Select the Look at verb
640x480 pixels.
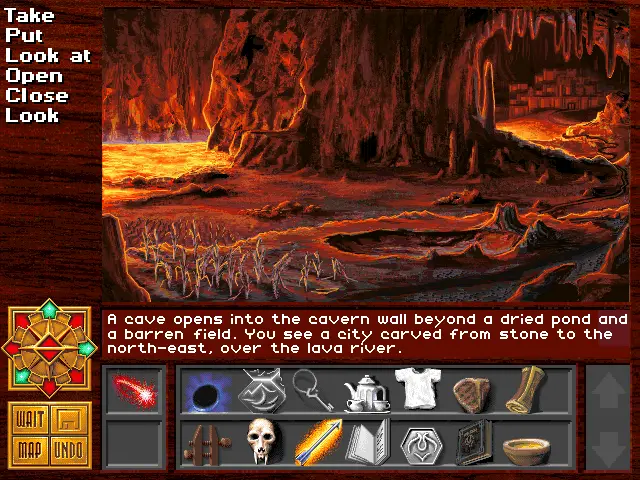point(48,56)
